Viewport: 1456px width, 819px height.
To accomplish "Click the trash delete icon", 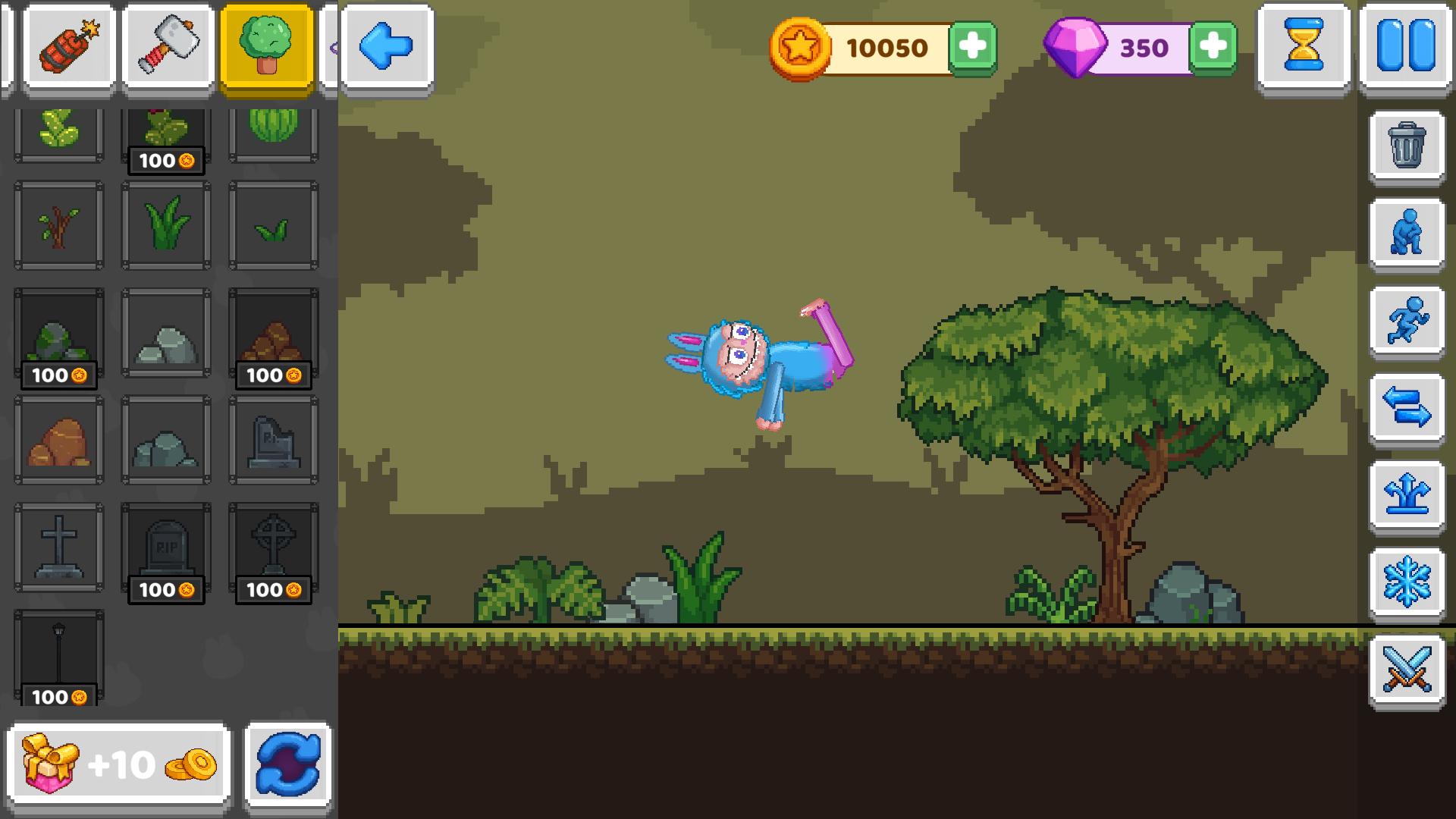I will (1407, 146).
